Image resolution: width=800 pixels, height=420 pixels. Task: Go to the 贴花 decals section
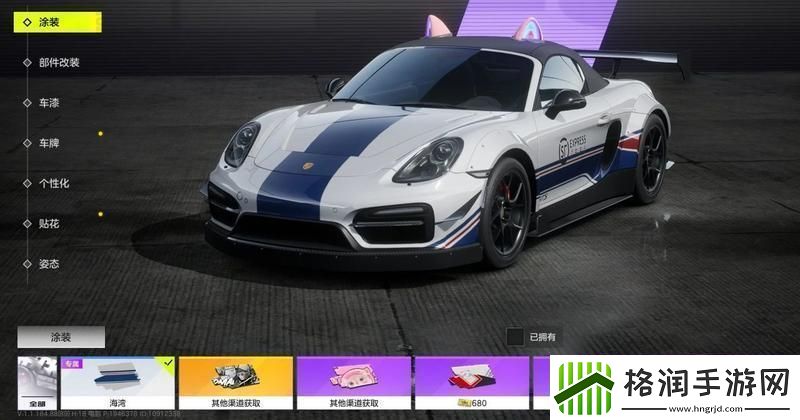[50, 223]
